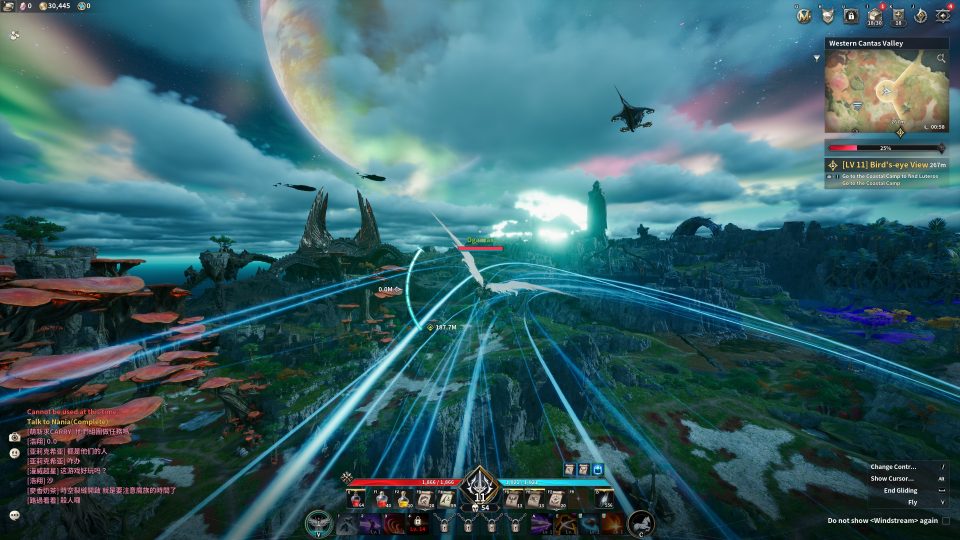The image size is (960, 540).
Task: Tick the Do not show Windstream checkbox
Action: [x=946, y=521]
